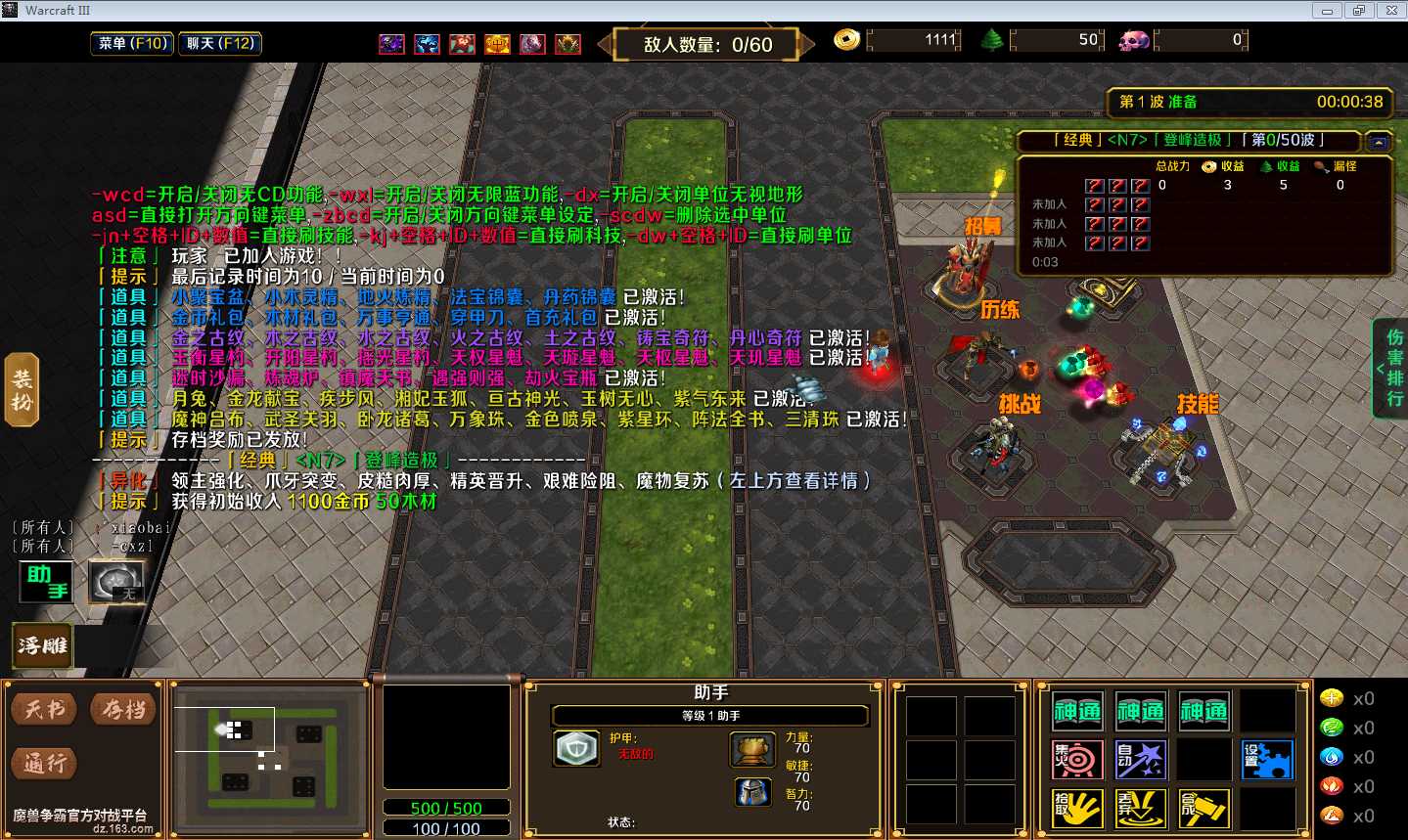Select the unit's shield armor icon
The width and height of the screenshot is (1408, 840).
coord(576,749)
